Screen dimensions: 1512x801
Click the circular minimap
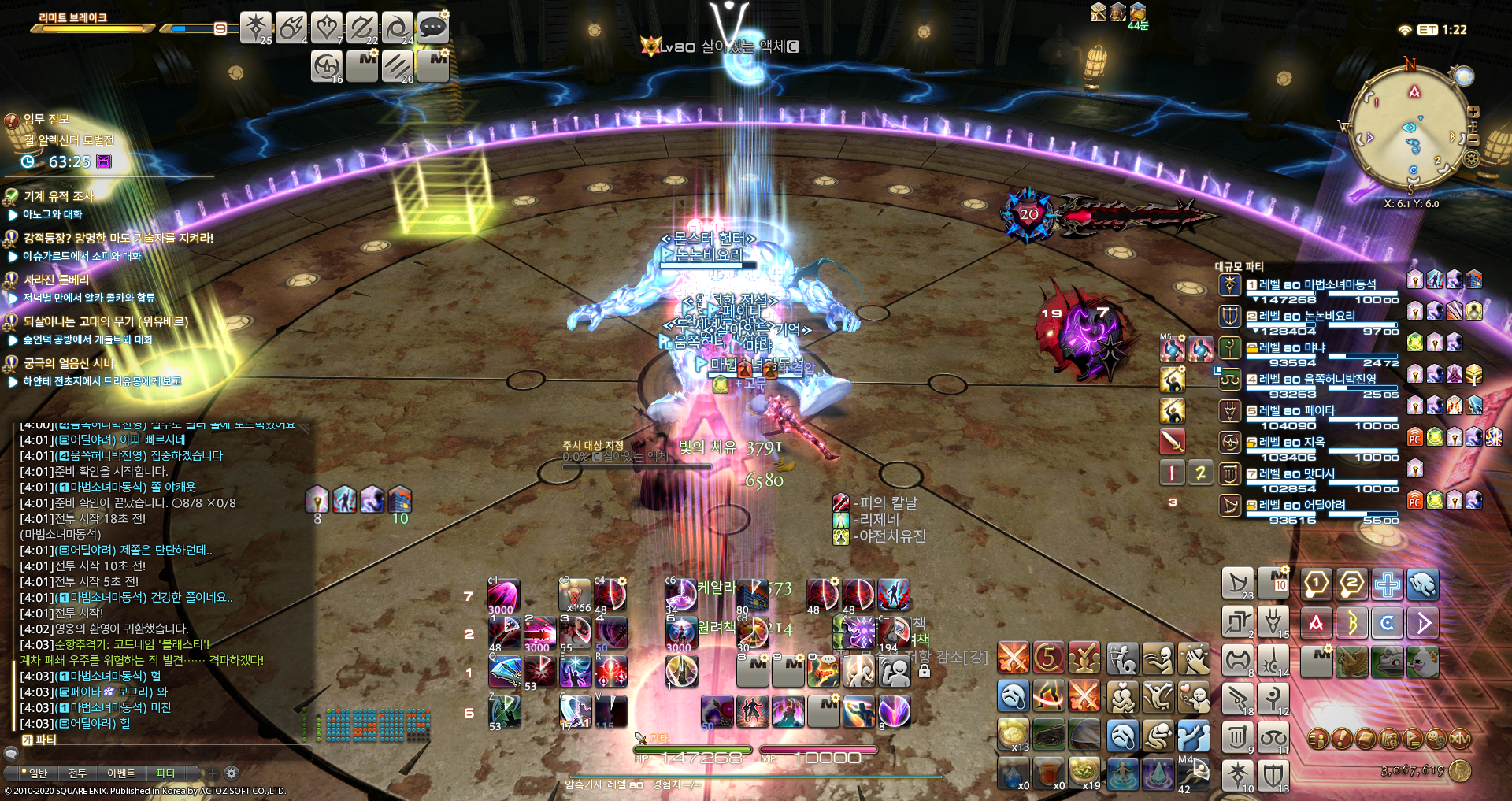1410,126
